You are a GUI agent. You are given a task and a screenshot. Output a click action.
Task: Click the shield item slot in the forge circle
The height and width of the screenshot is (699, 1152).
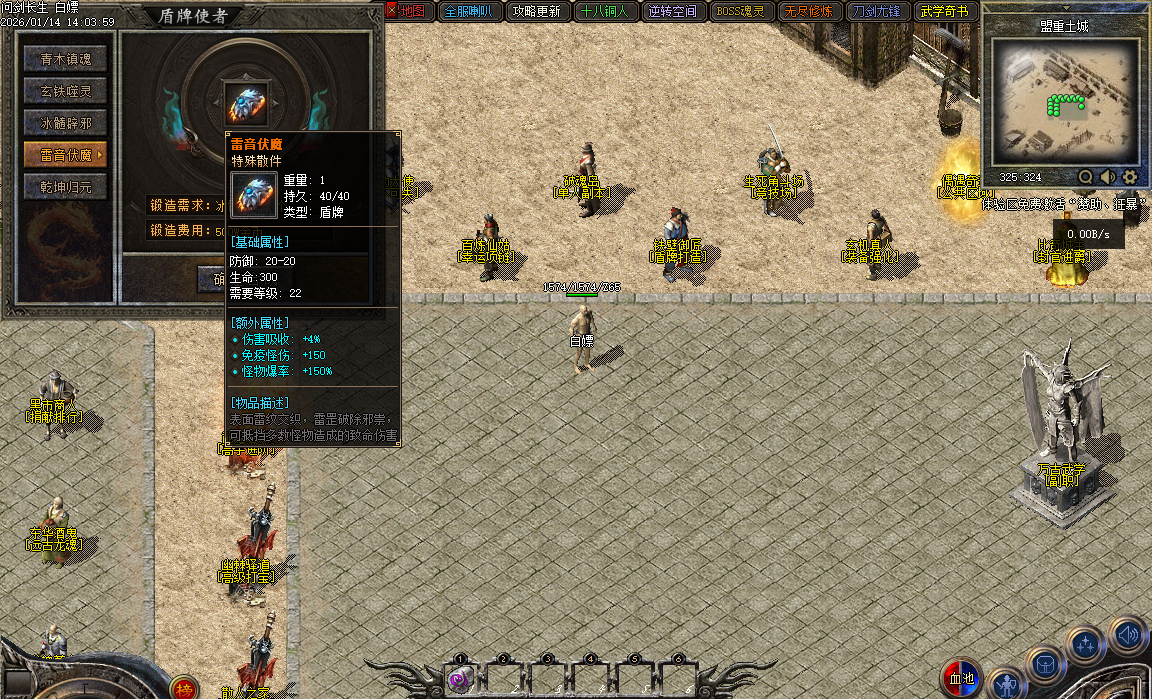(245, 103)
